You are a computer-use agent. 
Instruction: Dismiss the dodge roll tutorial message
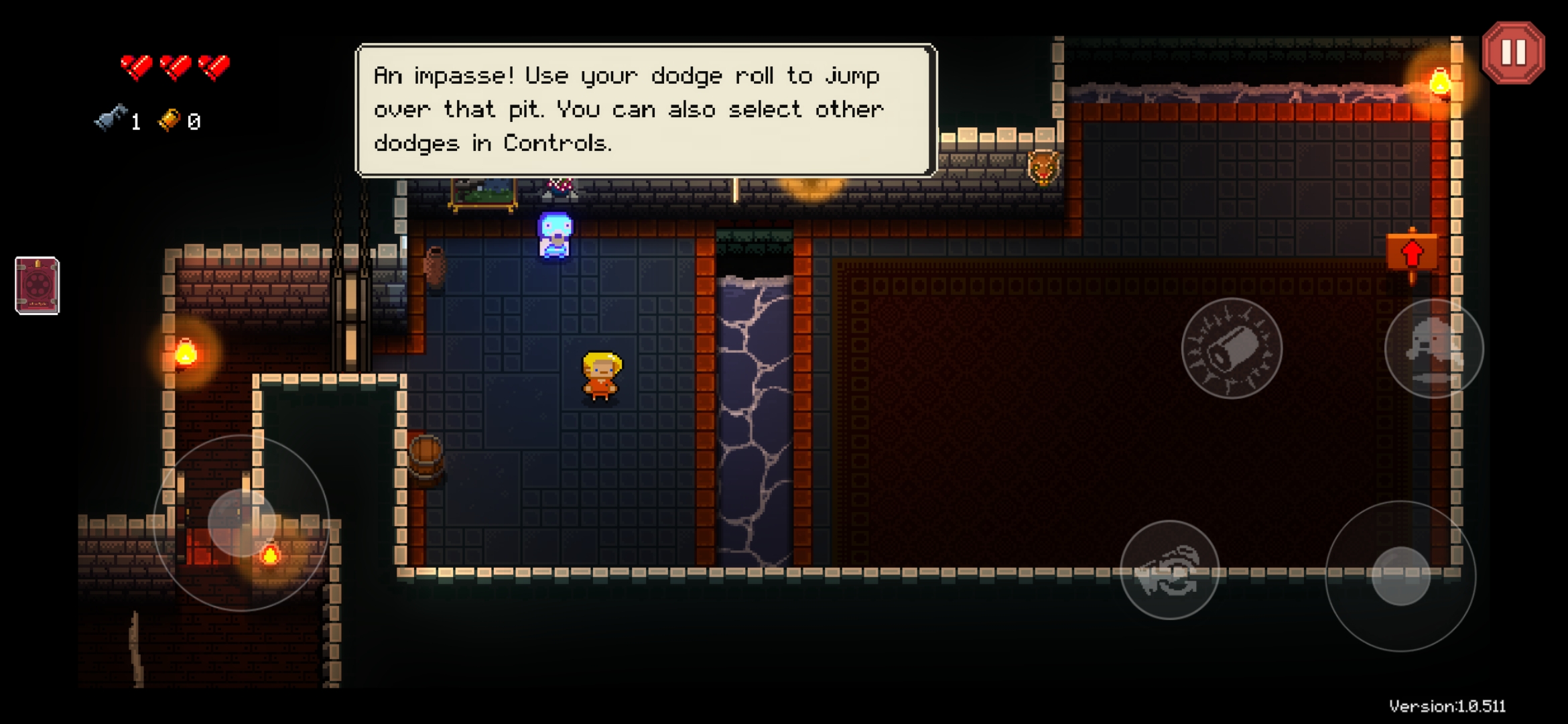tap(643, 111)
